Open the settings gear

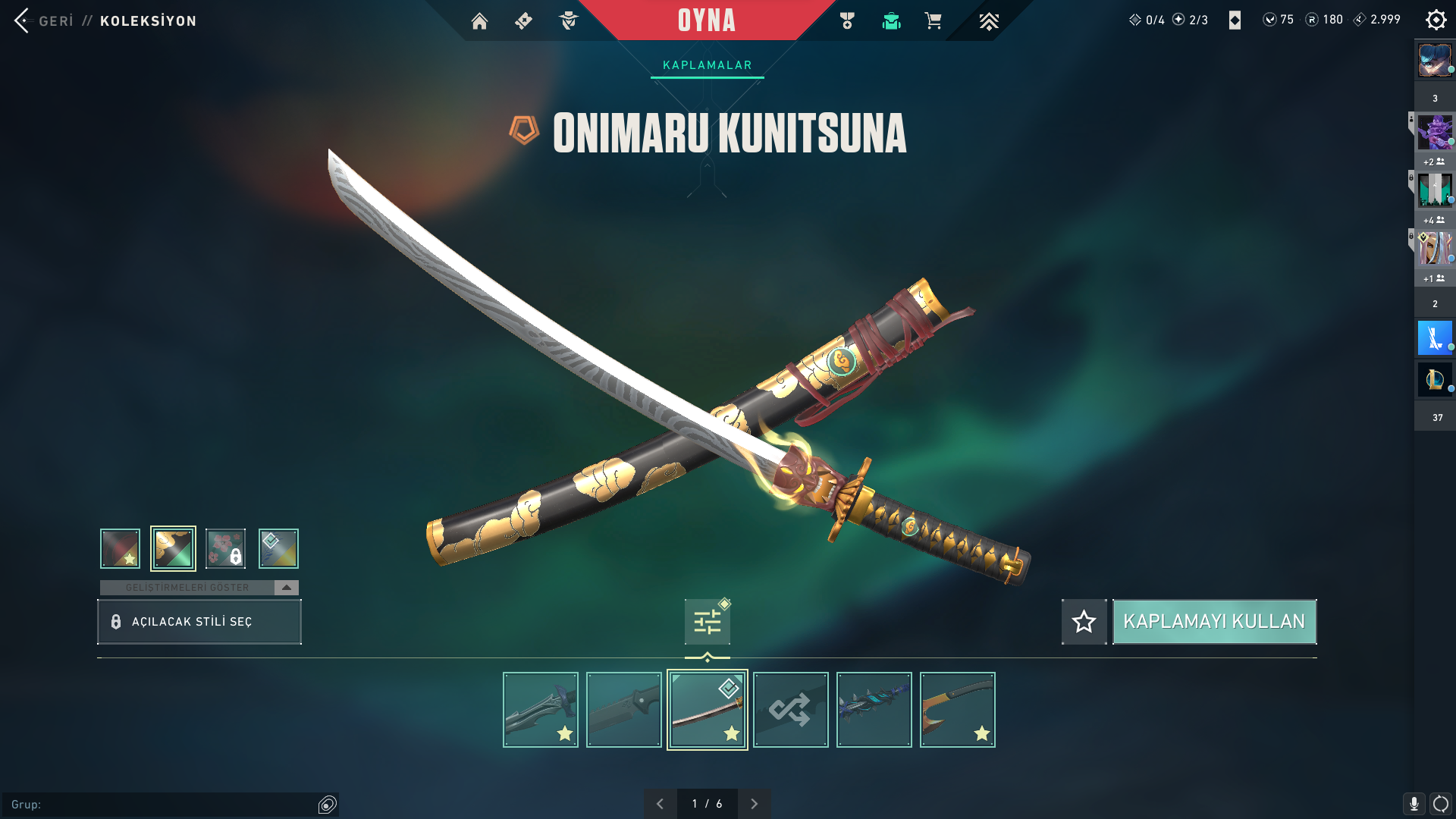click(x=1436, y=20)
